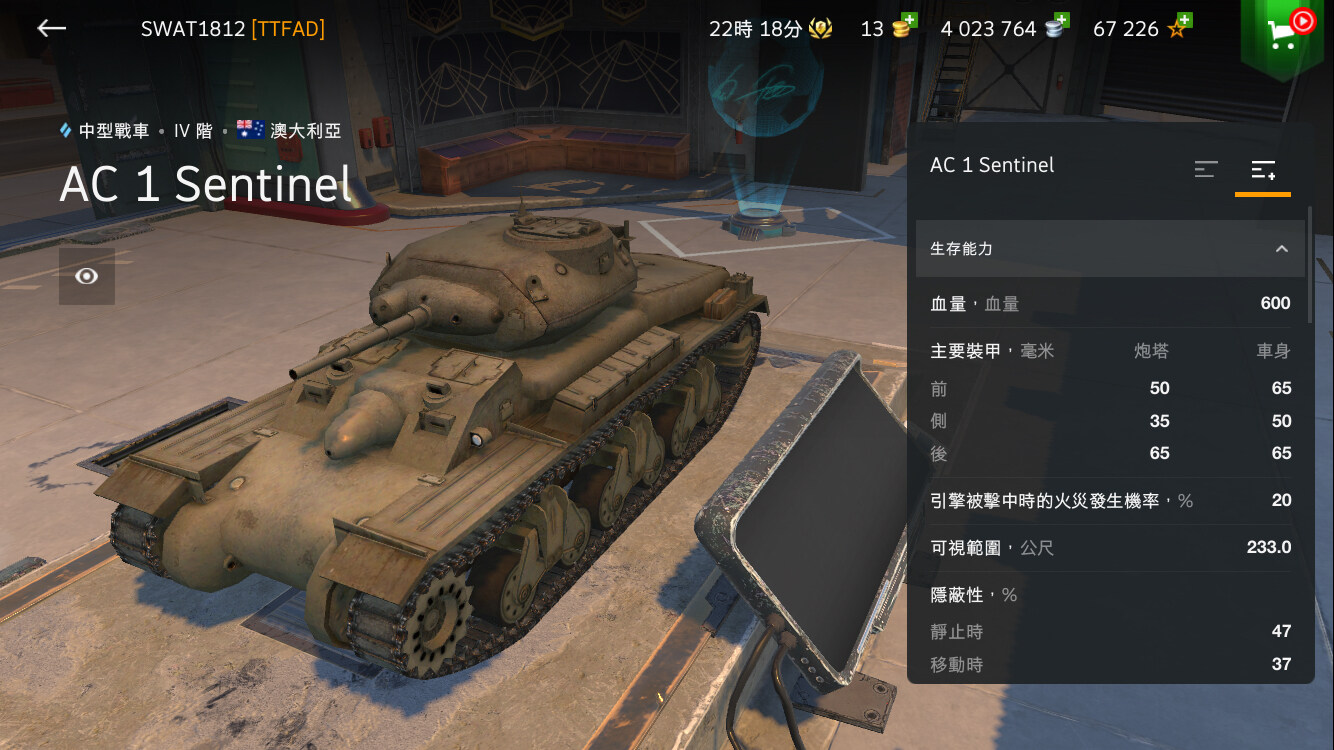Click the AC 1 Sentinel panel header

pyautogui.click(x=992, y=165)
